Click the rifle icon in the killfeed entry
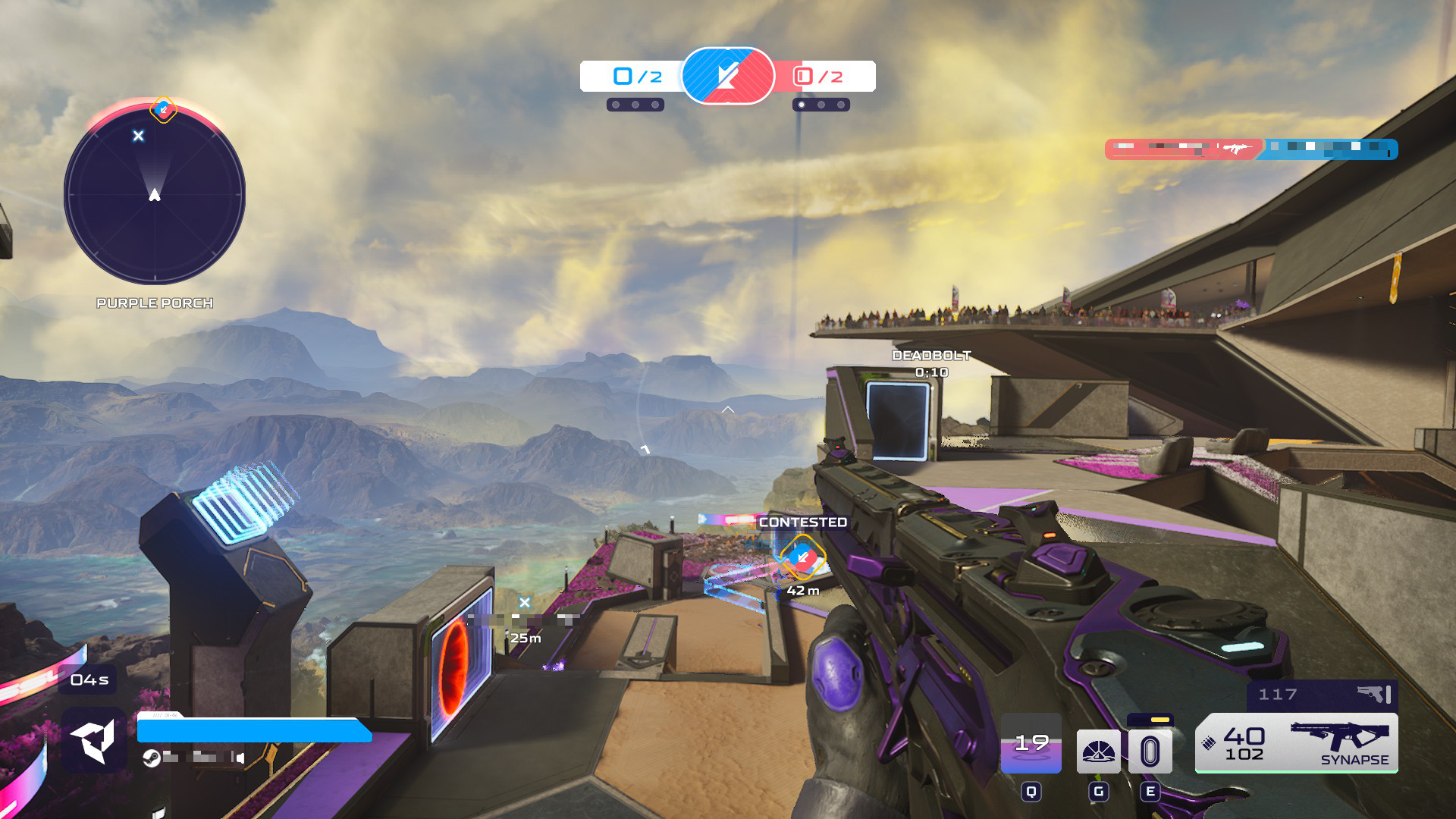Screen dimensions: 1456x819 pos(1236,149)
